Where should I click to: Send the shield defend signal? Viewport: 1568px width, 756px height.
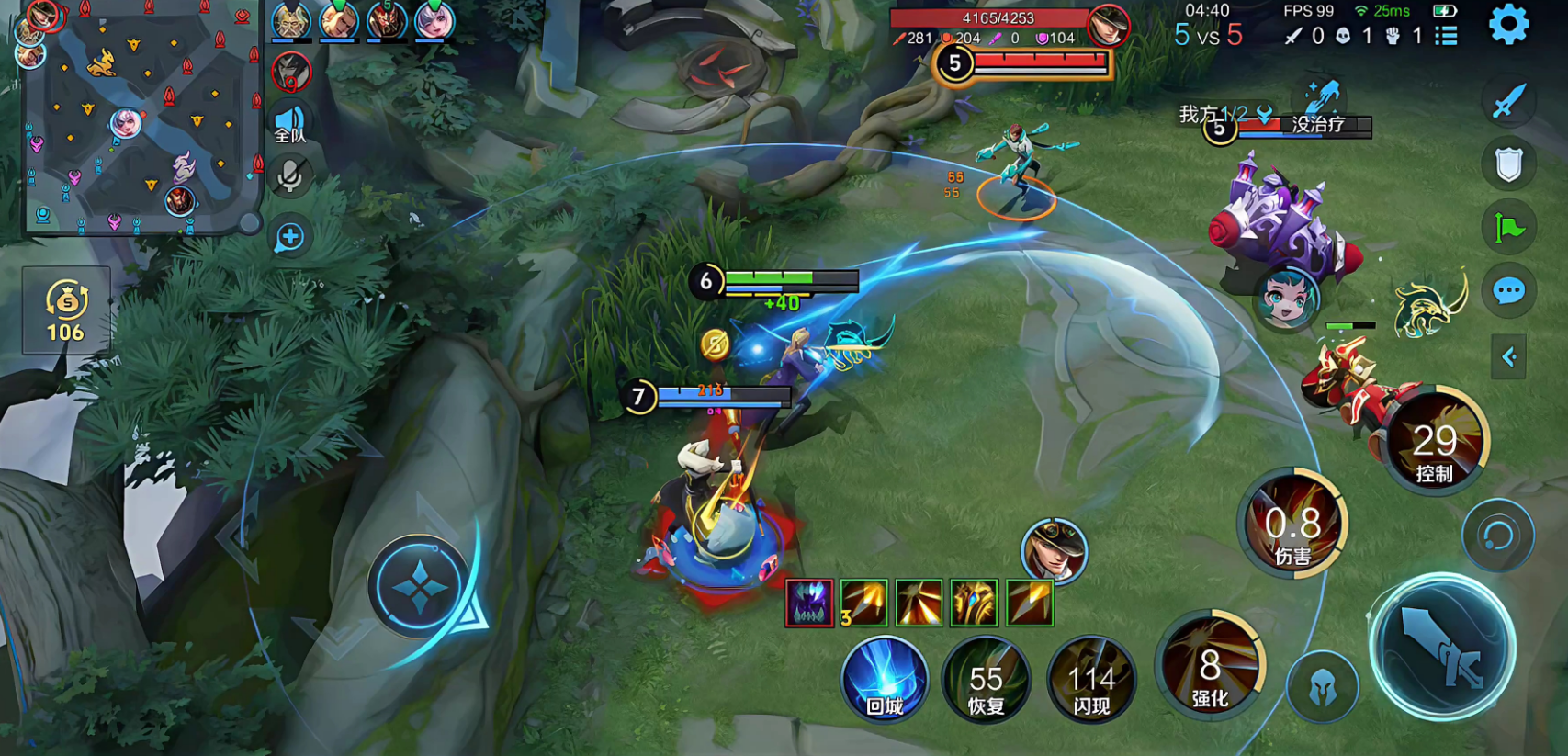point(1508,165)
